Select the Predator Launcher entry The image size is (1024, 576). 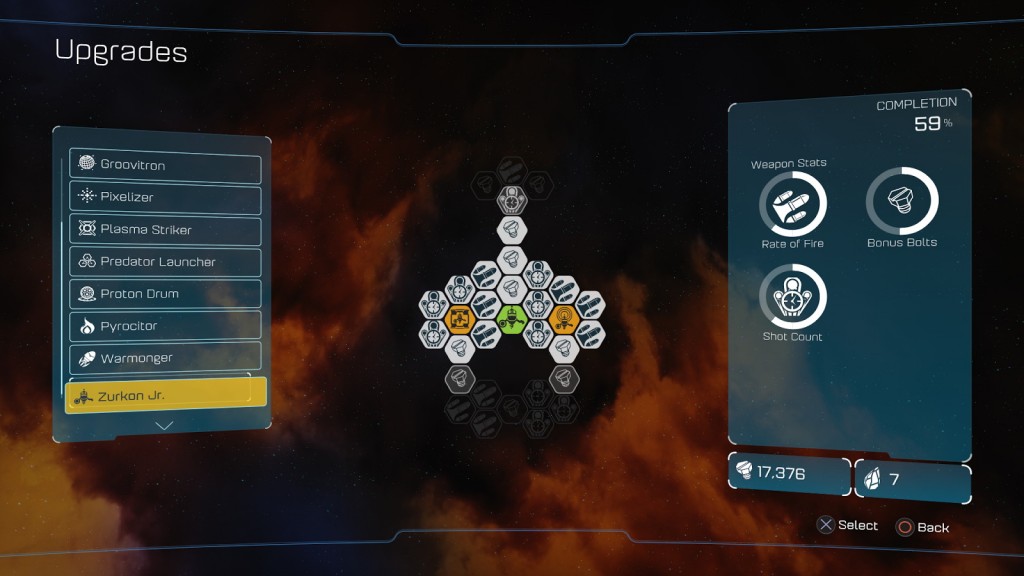click(x=165, y=262)
